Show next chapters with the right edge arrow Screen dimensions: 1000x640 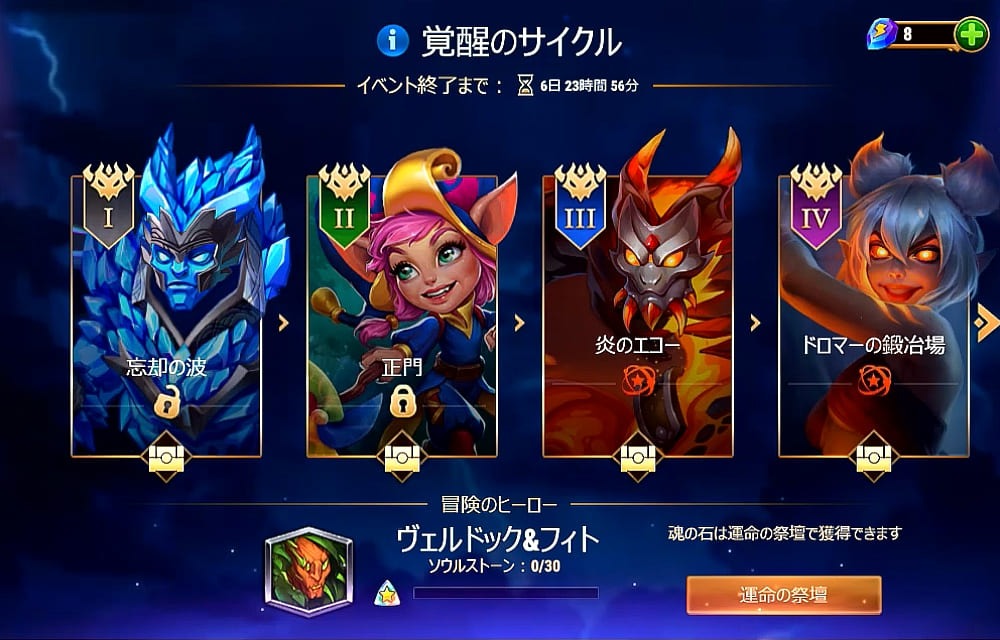(x=986, y=322)
